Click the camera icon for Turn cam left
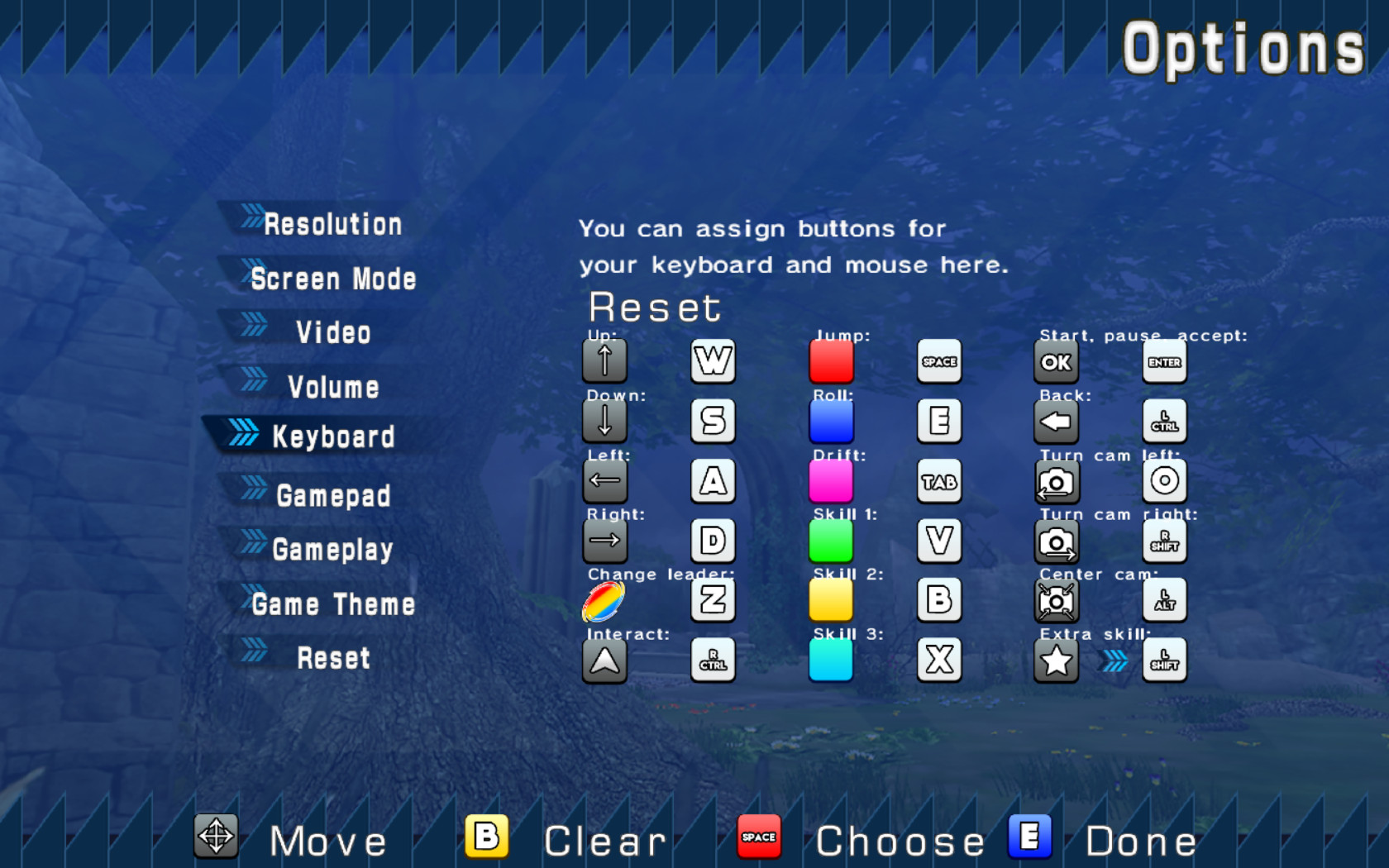Viewport: 1389px width, 868px height. point(1056,481)
